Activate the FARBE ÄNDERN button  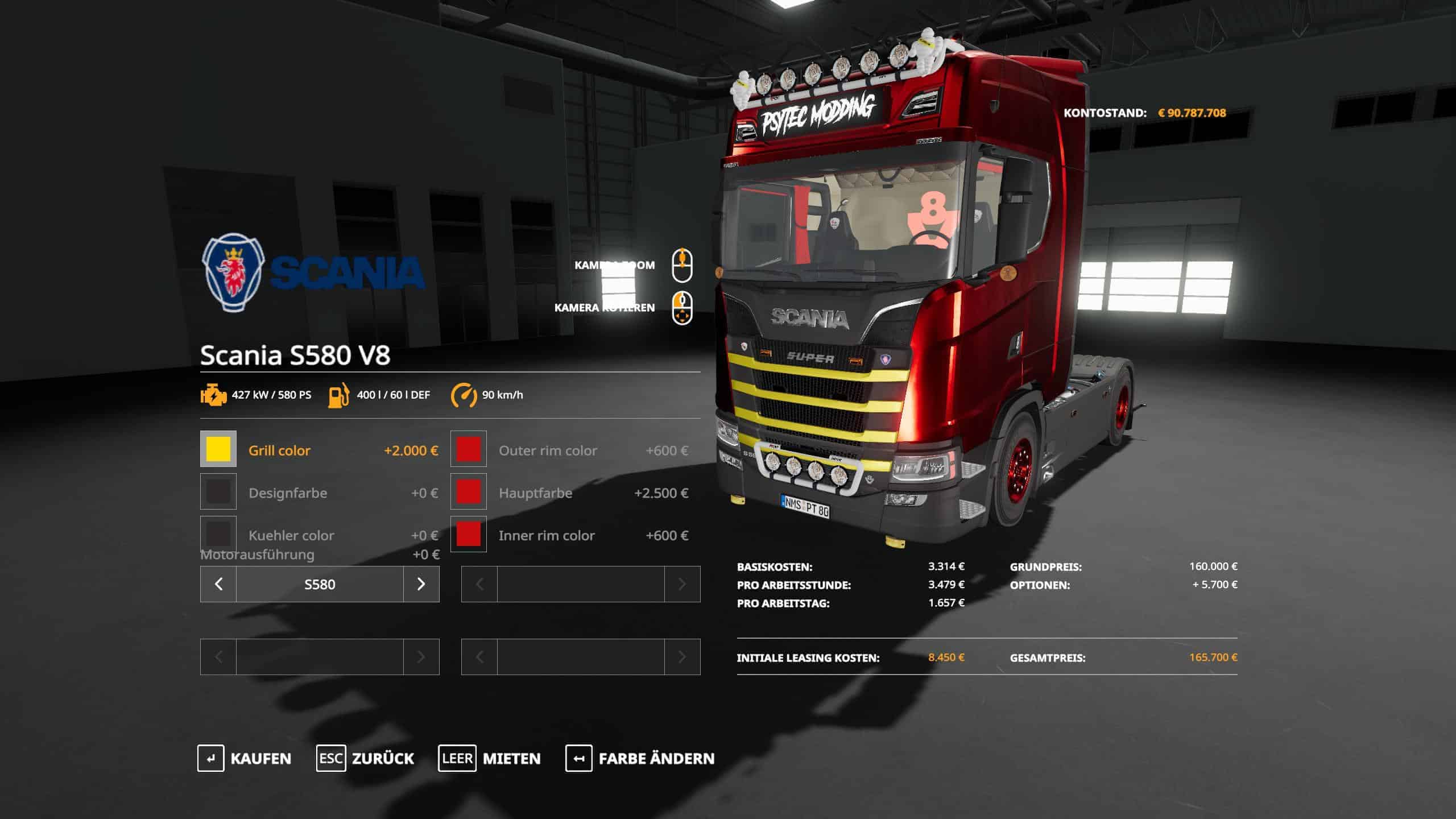click(640, 759)
